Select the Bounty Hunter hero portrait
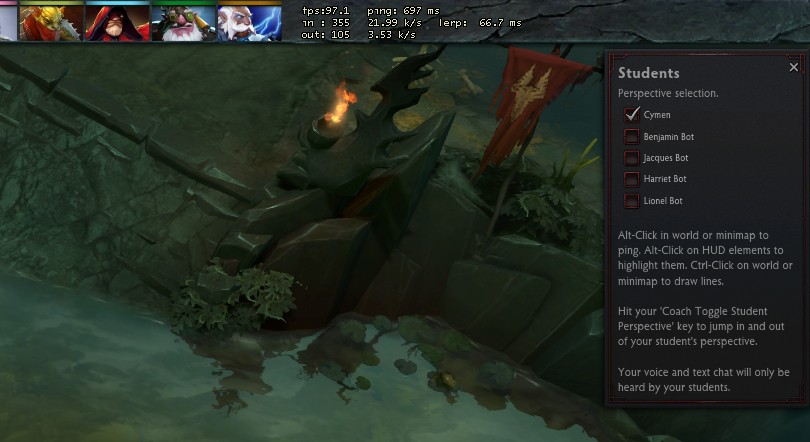810x442 pixels. (x=50, y=22)
